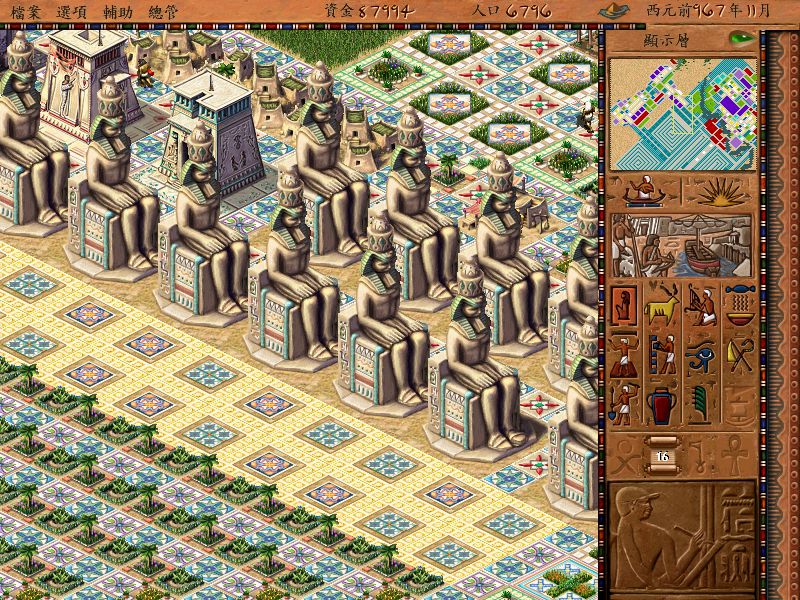This screenshot has width=800, height=600.
Task: Select the crossed crook and flail build category
Action: pos(740,354)
